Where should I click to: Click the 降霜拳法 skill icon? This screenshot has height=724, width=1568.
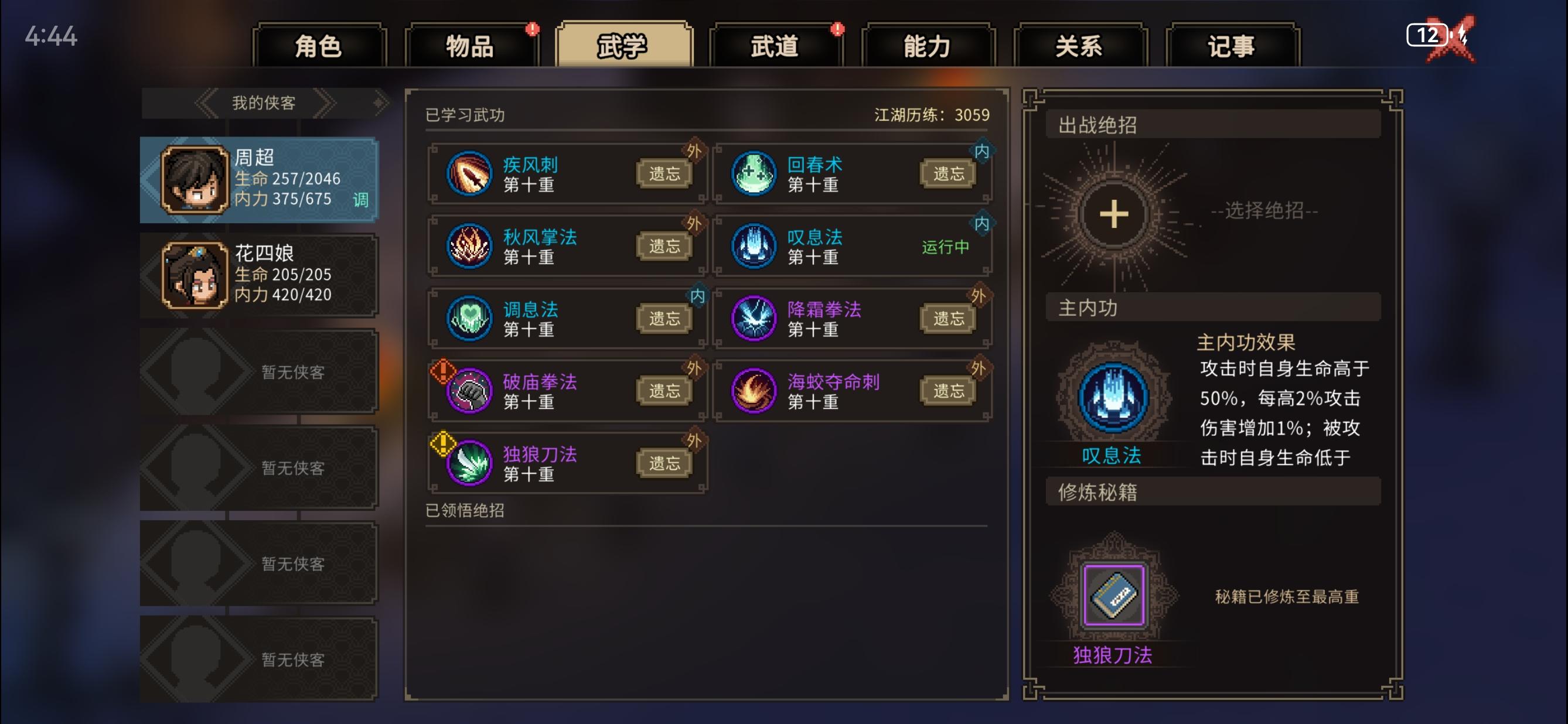(x=753, y=318)
